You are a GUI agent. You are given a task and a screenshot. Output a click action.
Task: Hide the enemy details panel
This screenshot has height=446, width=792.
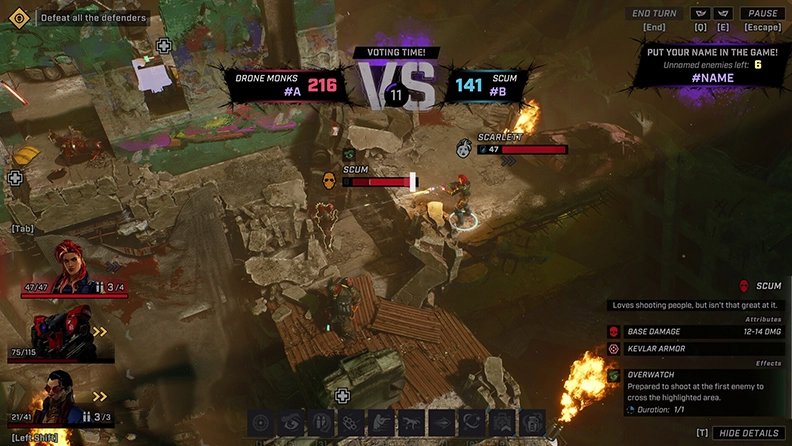pos(748,432)
